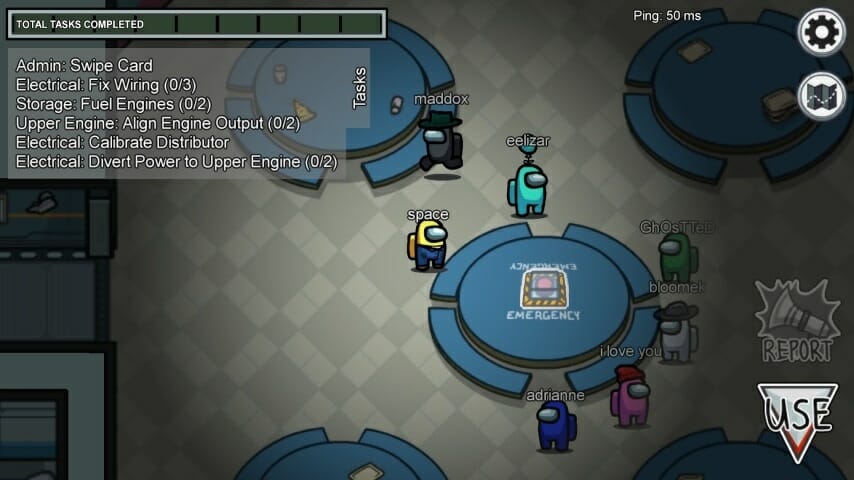
Task: Activate the Use button
Action: point(797,419)
